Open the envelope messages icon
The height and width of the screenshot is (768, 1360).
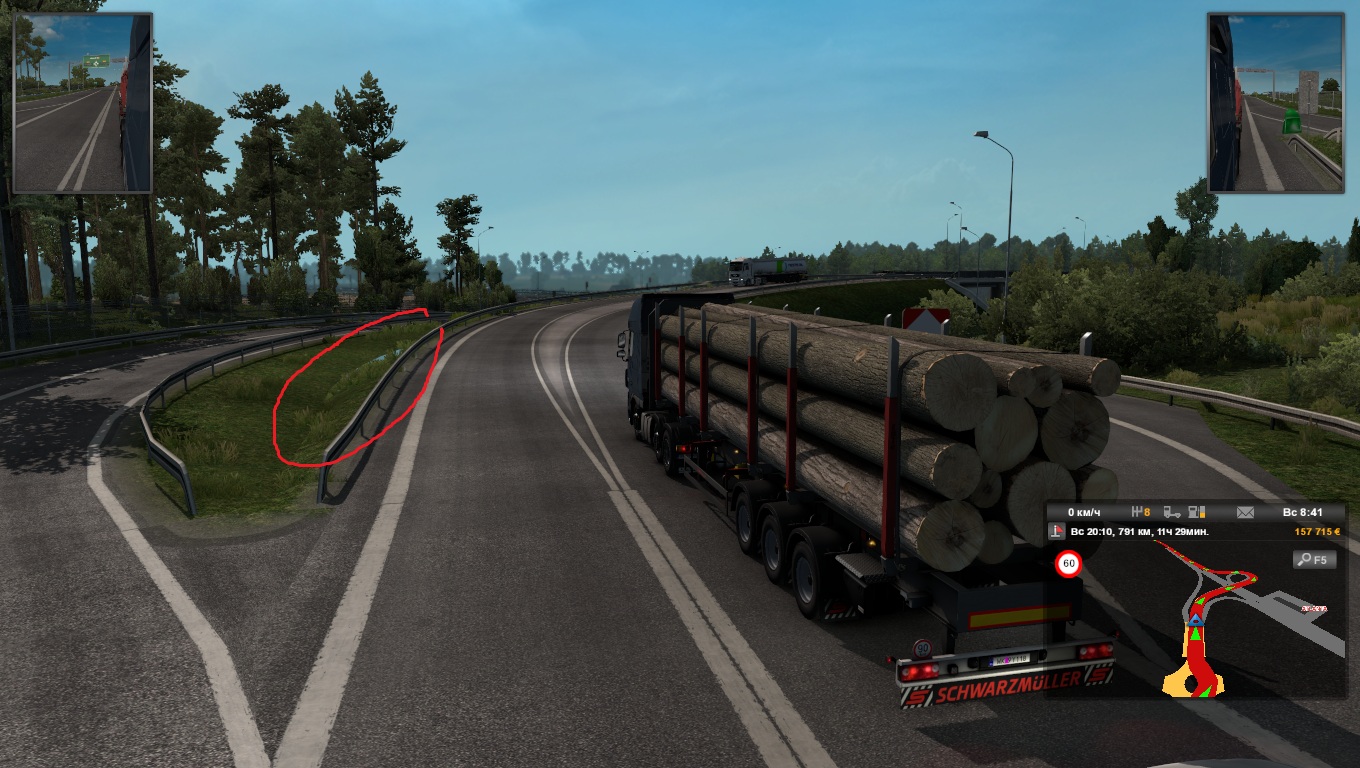(x=1245, y=512)
